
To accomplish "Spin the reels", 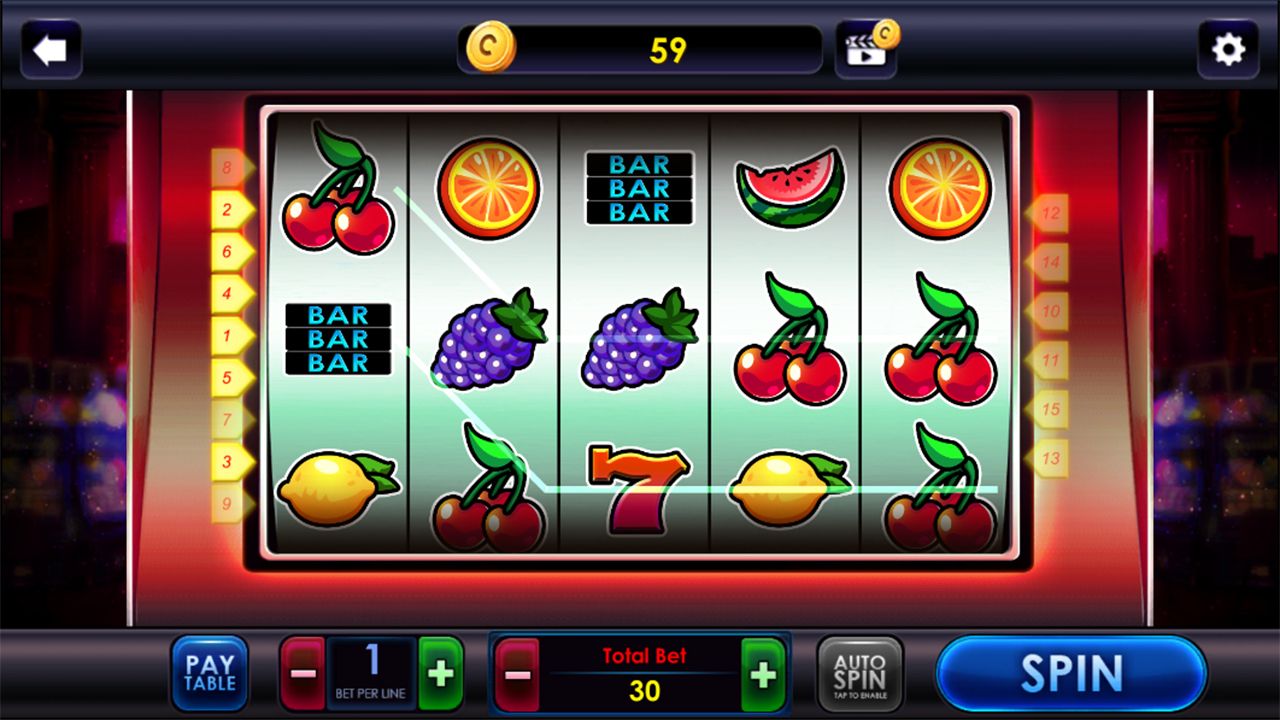I will click(1071, 673).
